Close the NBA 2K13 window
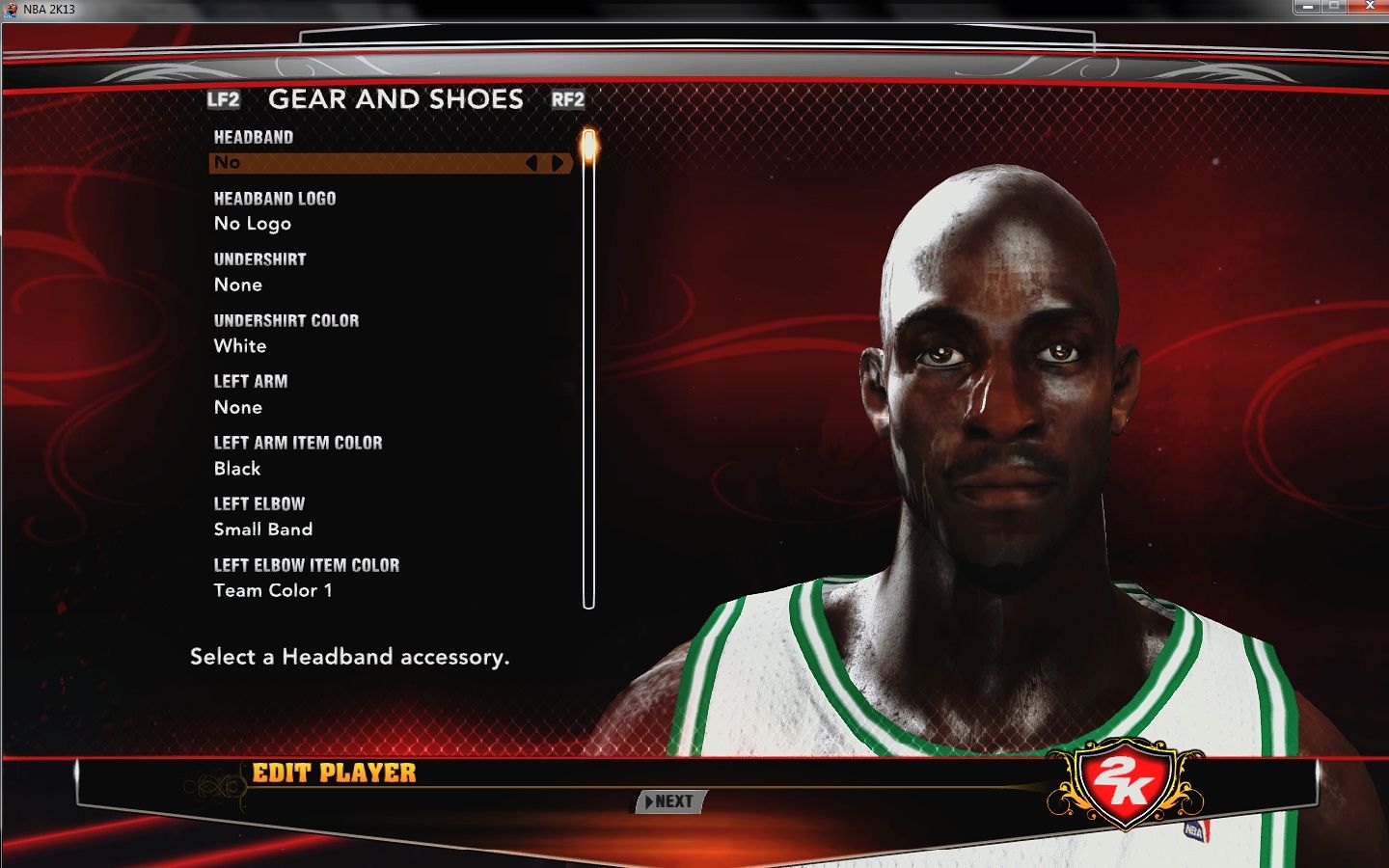1389x868 pixels. click(1370, 6)
